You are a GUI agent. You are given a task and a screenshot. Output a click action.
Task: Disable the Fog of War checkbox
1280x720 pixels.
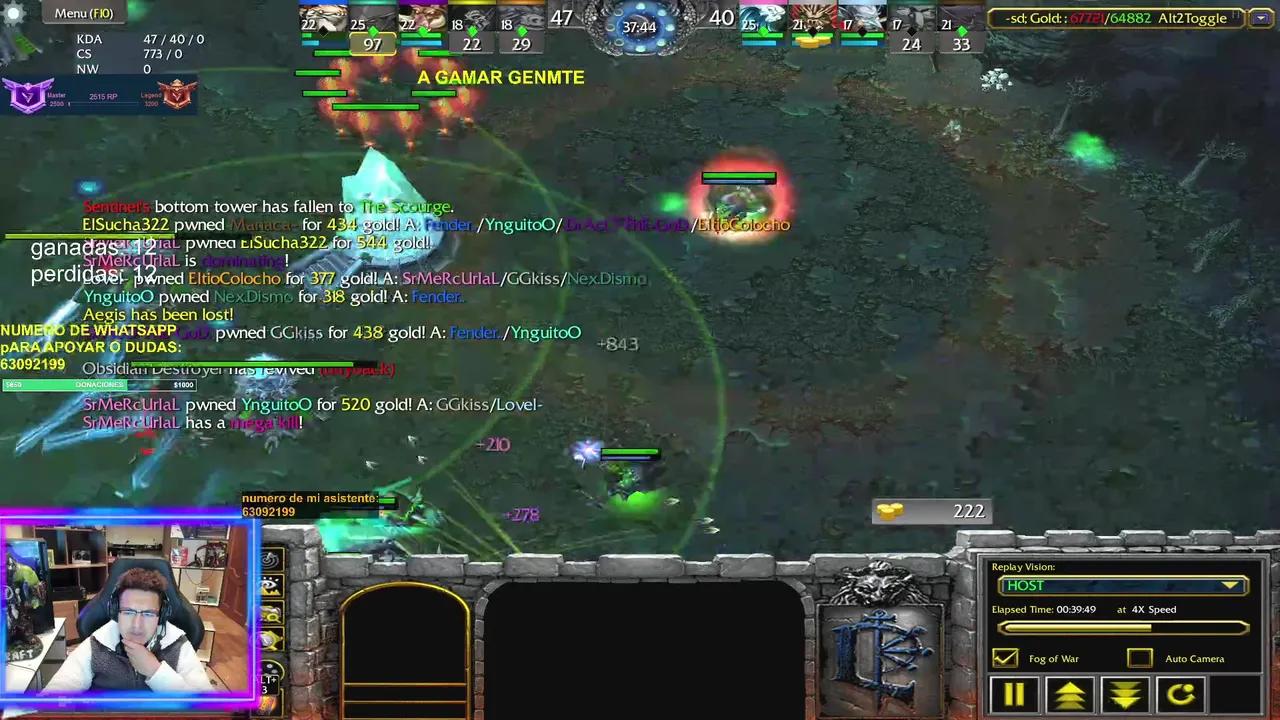pyautogui.click(x=1004, y=658)
